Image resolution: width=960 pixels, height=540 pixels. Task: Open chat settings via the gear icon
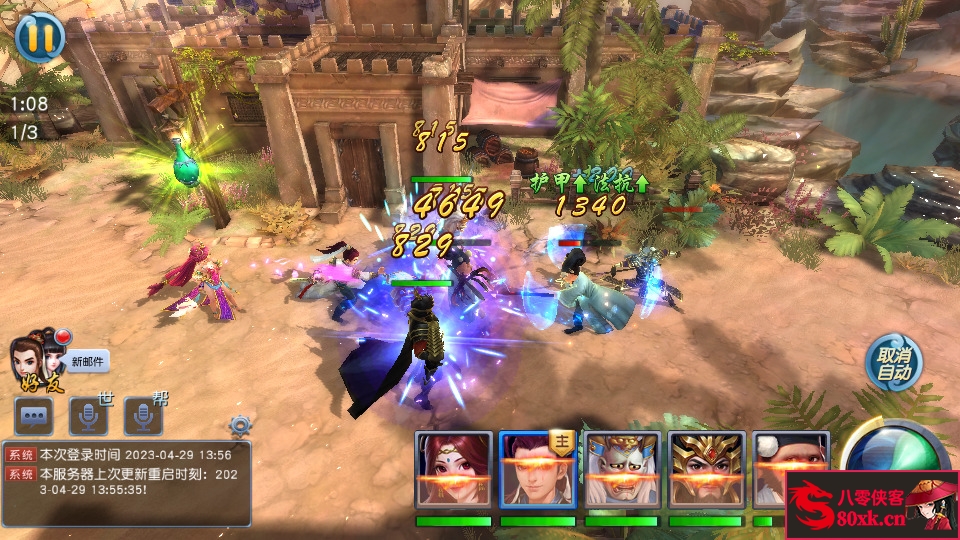(x=239, y=425)
